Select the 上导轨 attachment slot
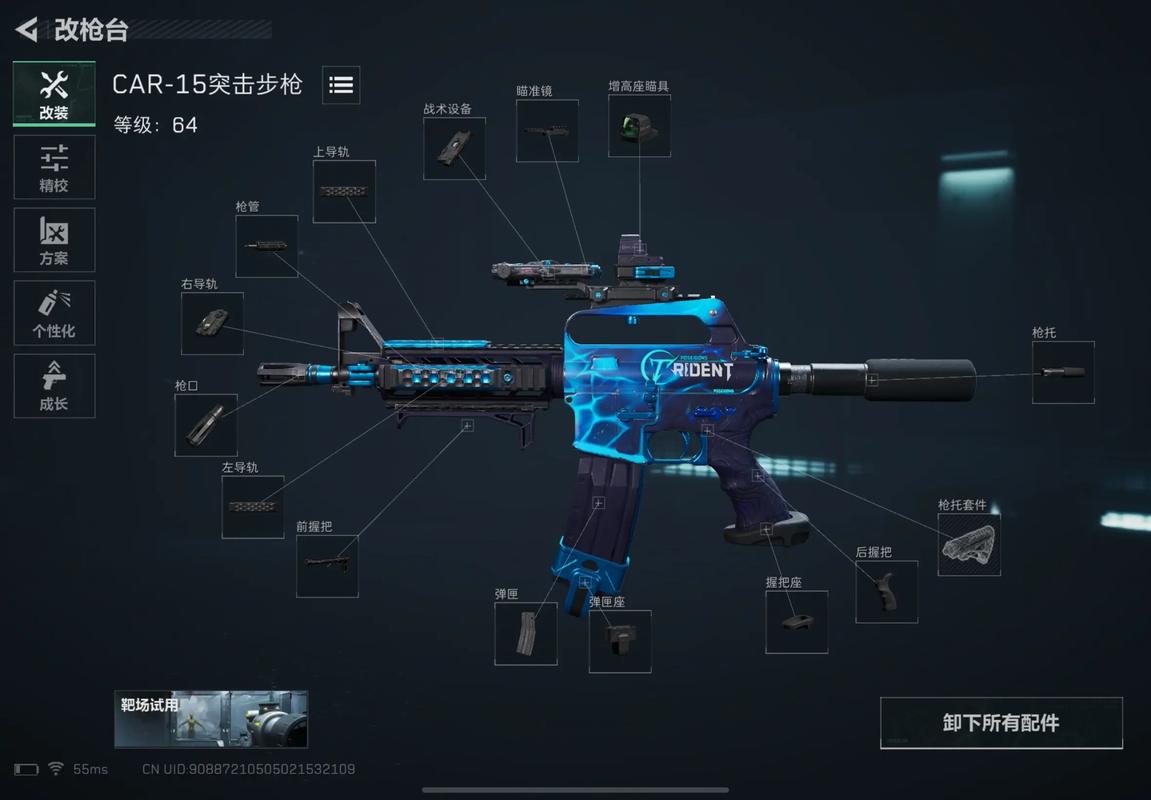 point(344,191)
